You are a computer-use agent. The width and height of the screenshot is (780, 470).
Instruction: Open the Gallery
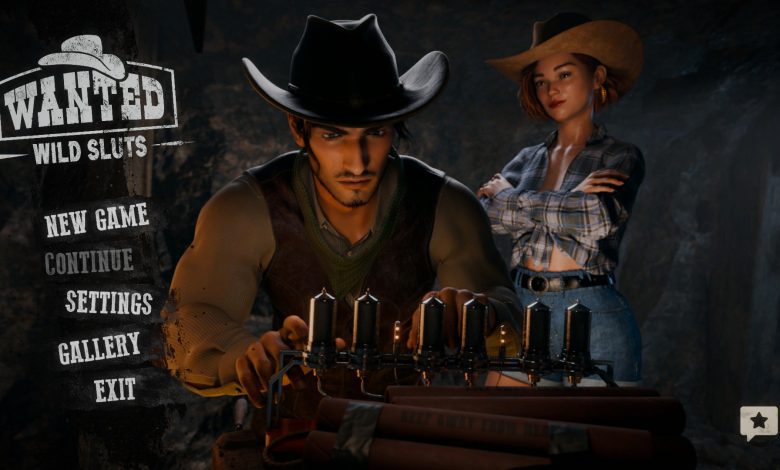pyautogui.click(x=98, y=348)
